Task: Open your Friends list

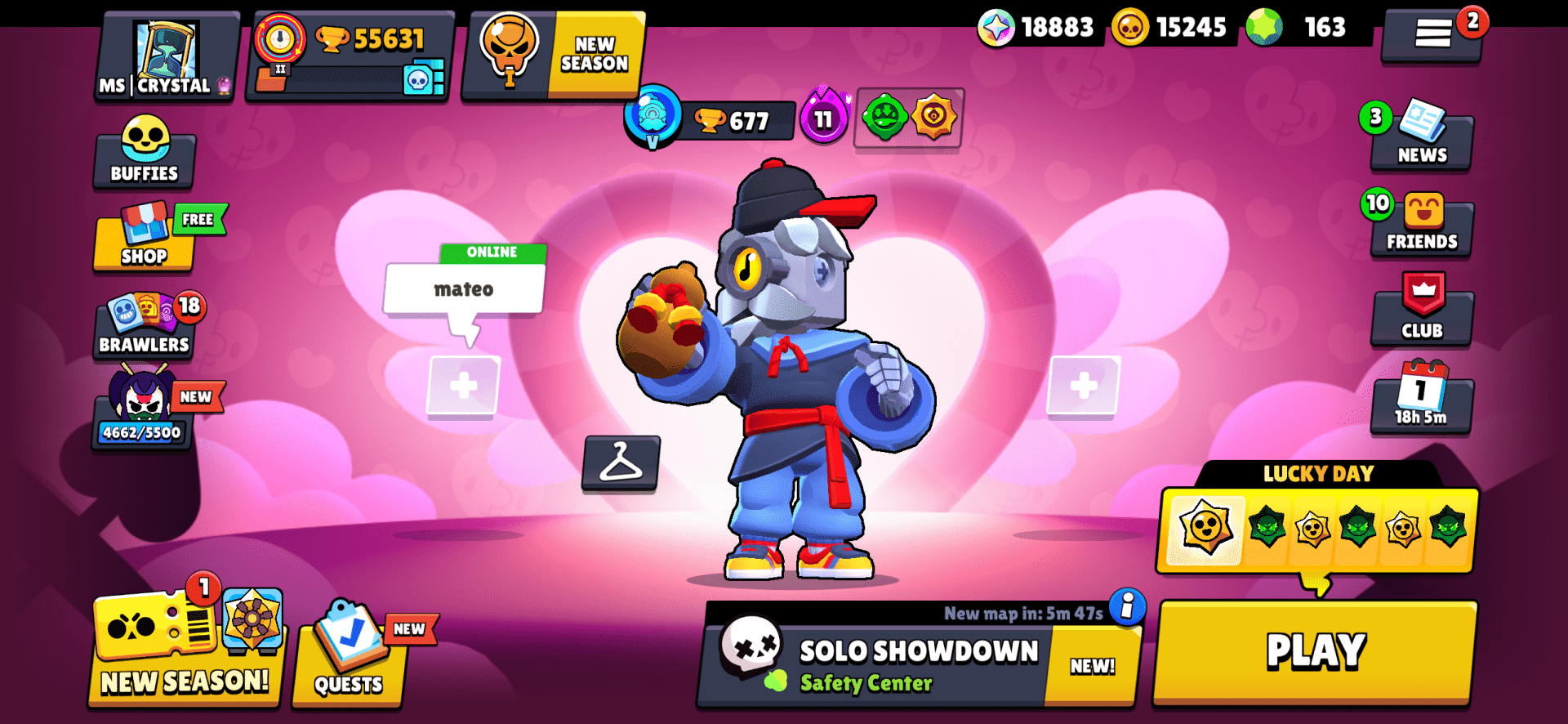Action: (1421, 227)
